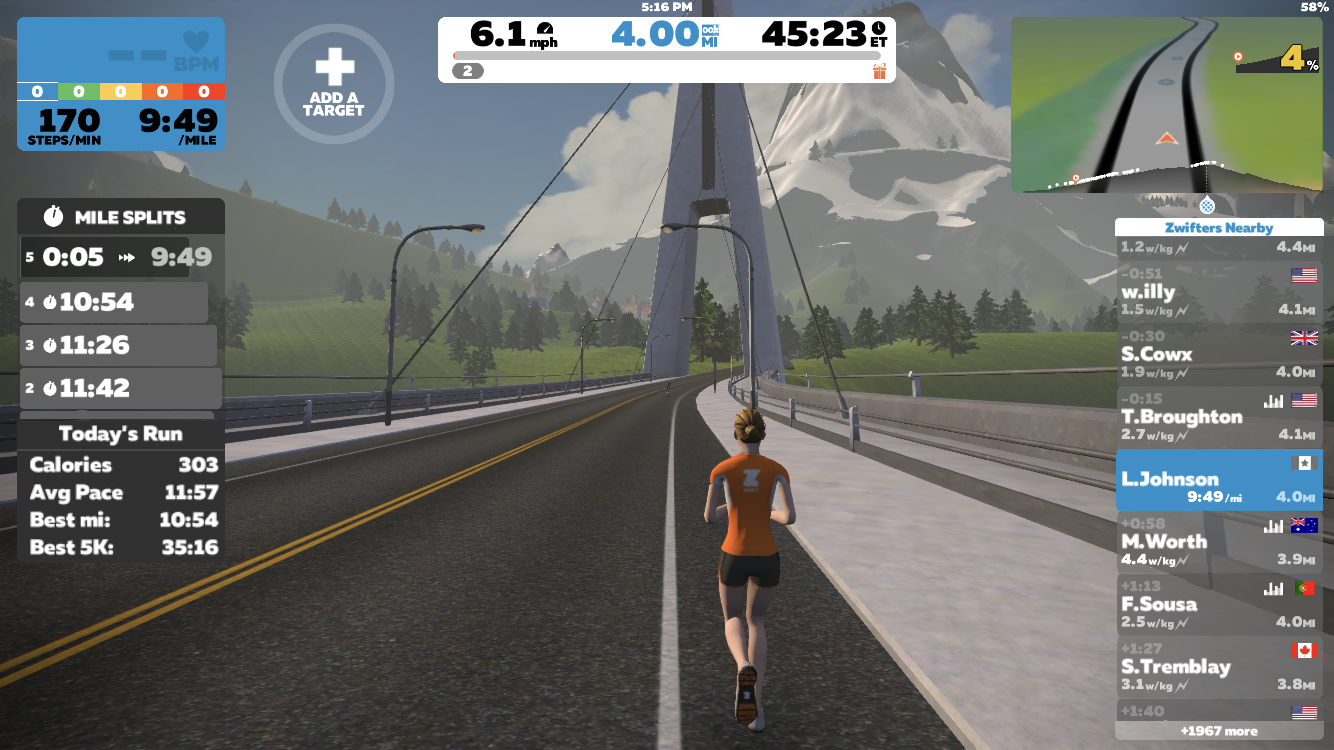Screen dimensions: 1334x750
Task: Choose F.Sousa in the rider list
Action: pyautogui.click(x=1218, y=604)
